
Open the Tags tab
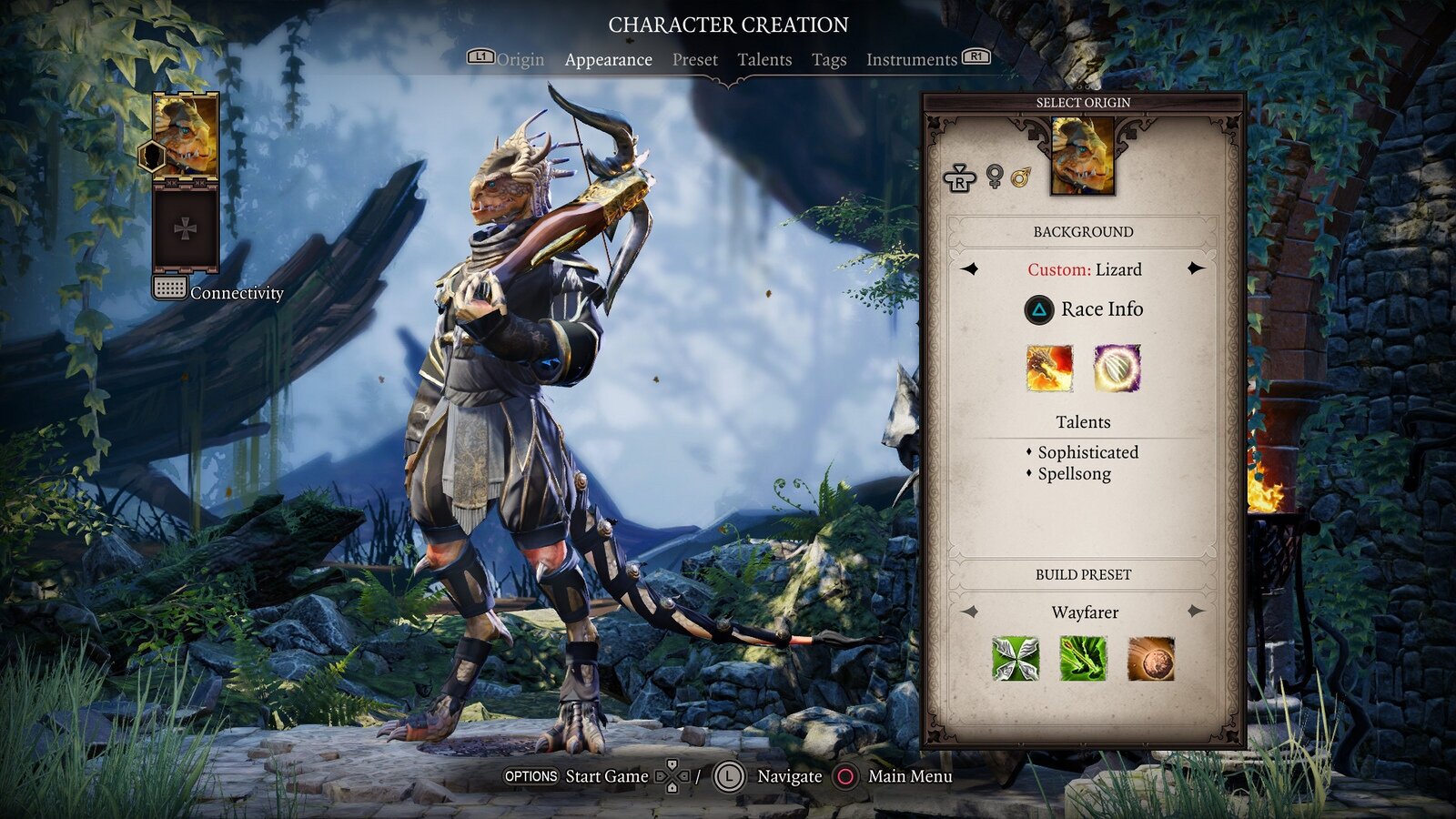[x=828, y=60]
